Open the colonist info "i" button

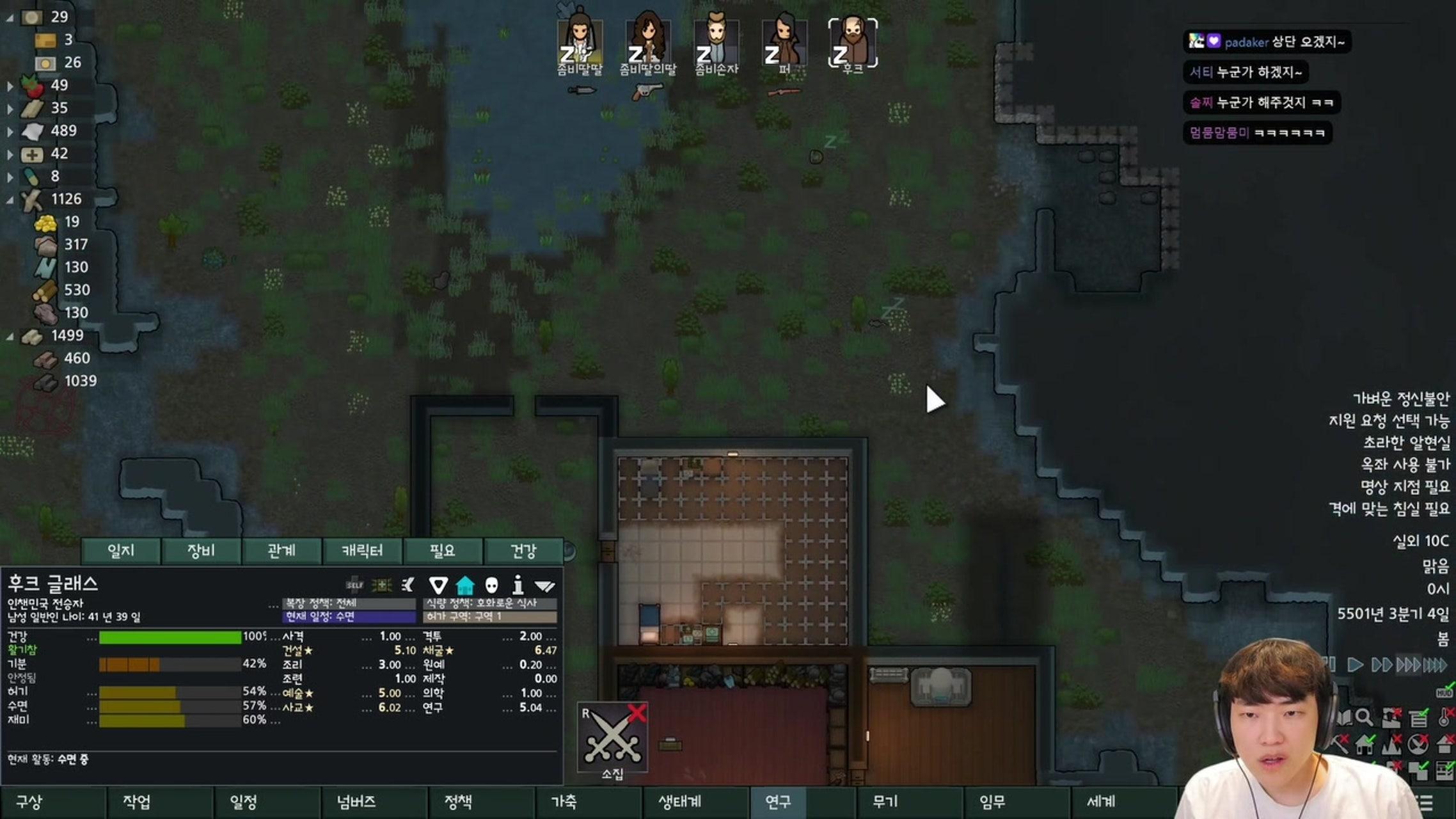[518, 585]
